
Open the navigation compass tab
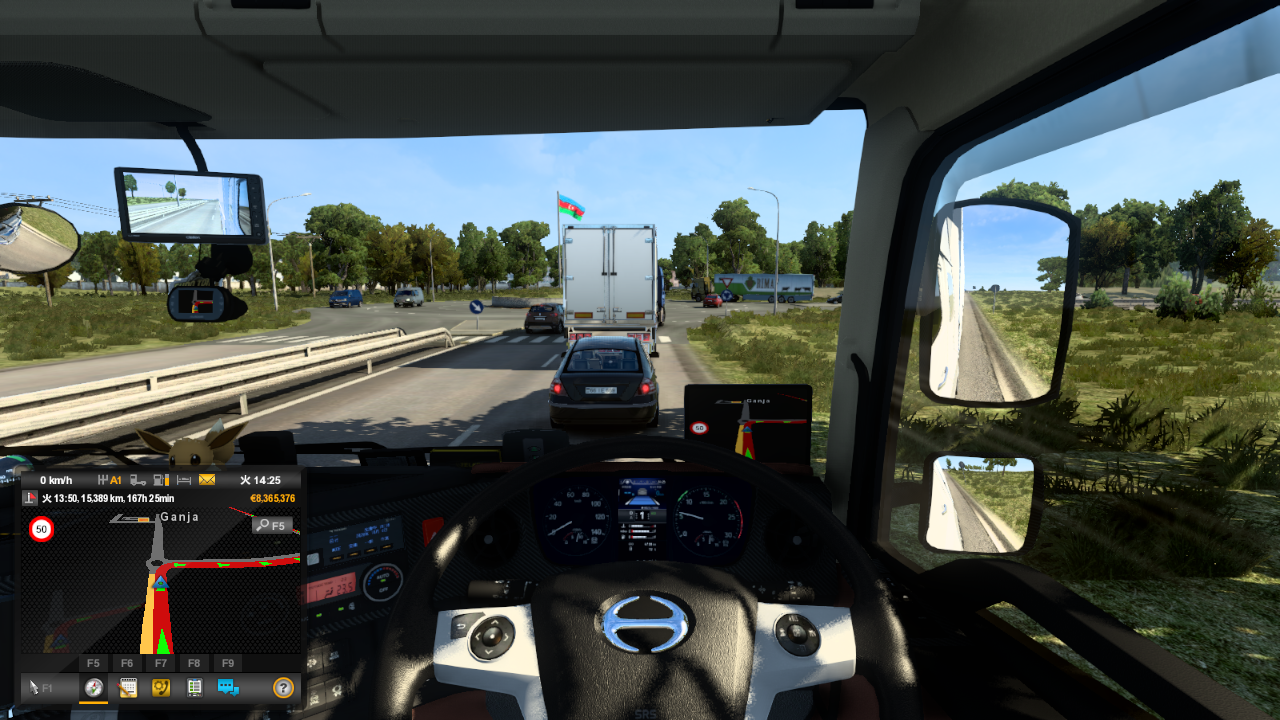point(94,687)
